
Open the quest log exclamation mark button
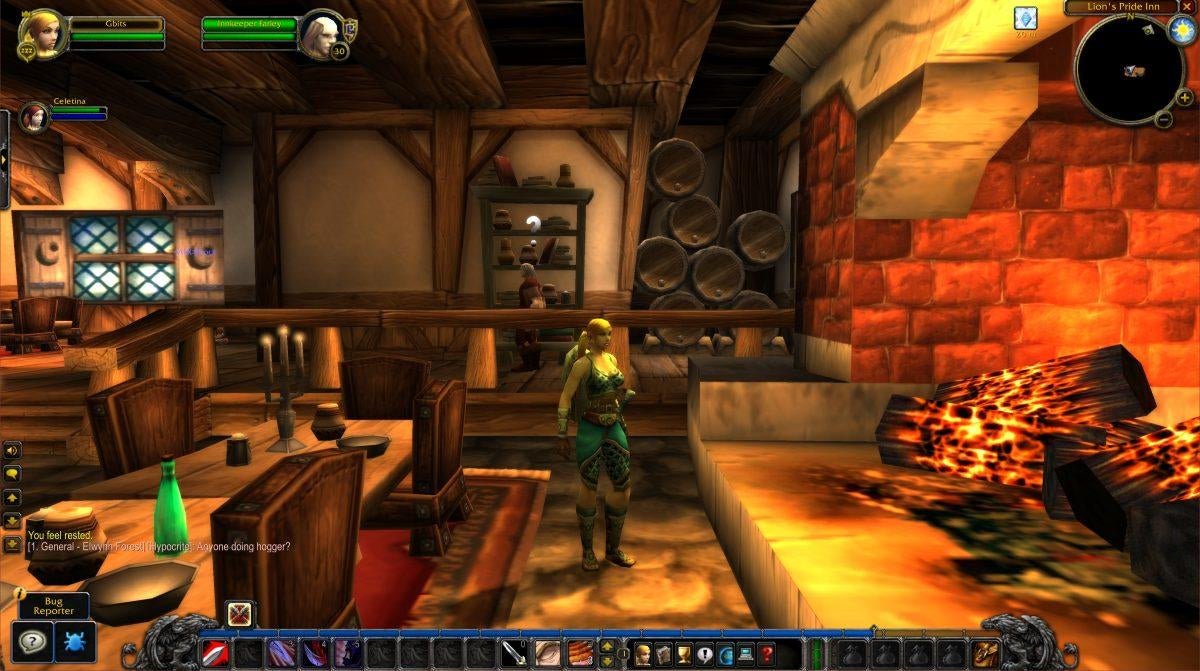pyautogui.click(x=705, y=654)
